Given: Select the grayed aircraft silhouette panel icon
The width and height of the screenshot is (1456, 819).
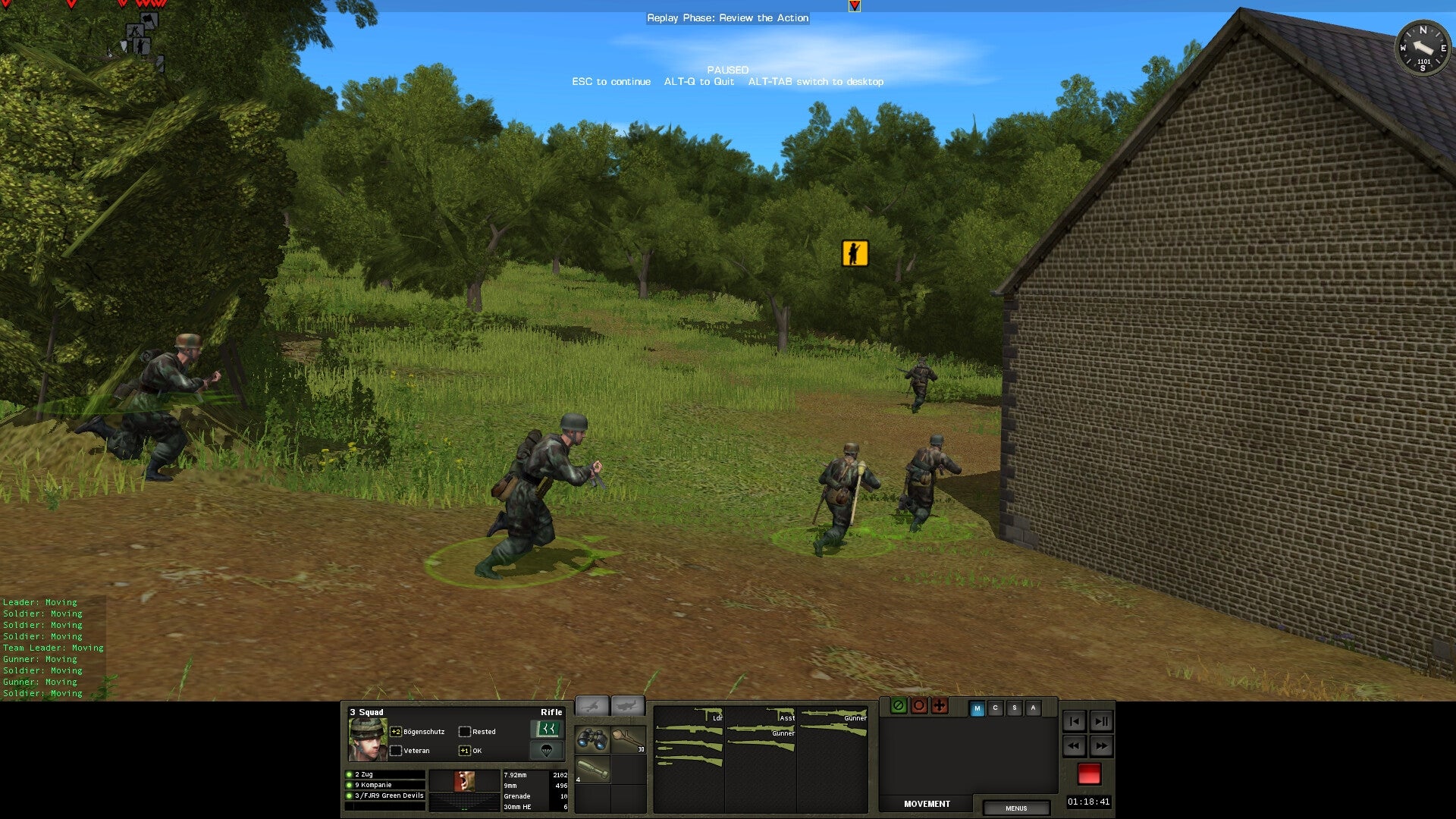Looking at the screenshot, I should (x=629, y=707).
